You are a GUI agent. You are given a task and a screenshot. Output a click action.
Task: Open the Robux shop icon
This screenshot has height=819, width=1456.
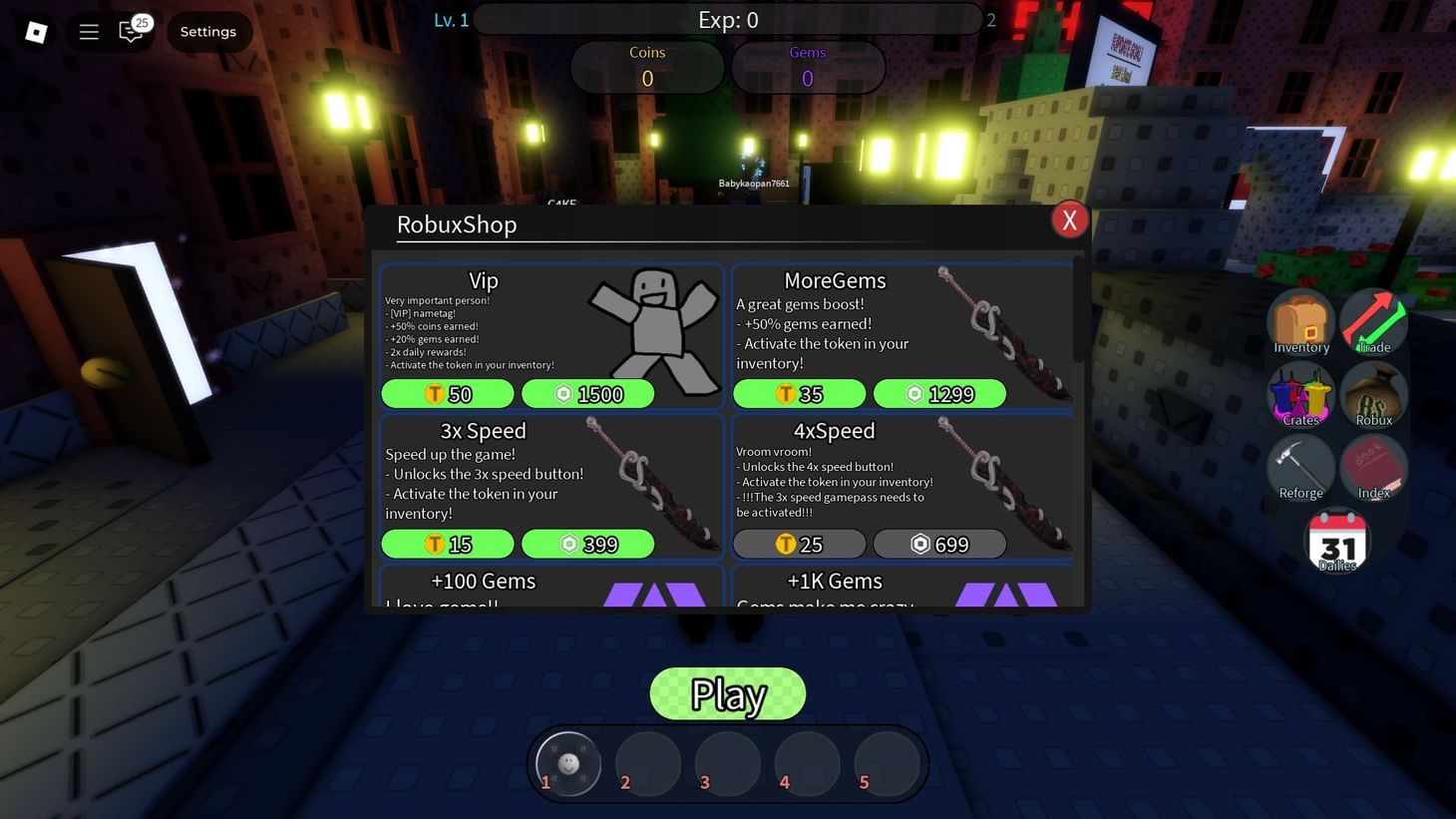[x=1373, y=392]
